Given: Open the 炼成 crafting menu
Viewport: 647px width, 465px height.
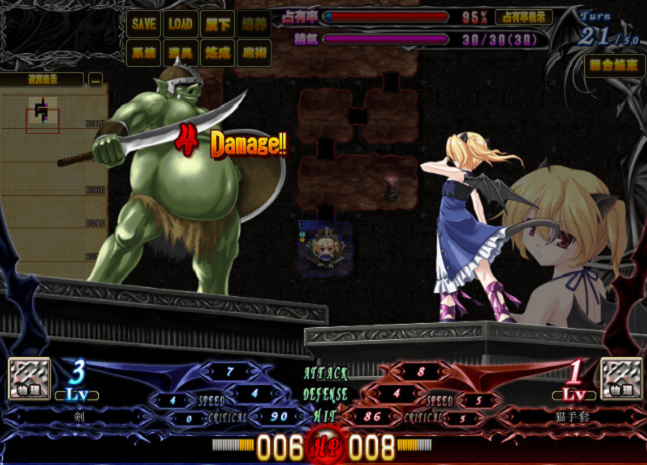Looking at the screenshot, I should coord(216,53).
